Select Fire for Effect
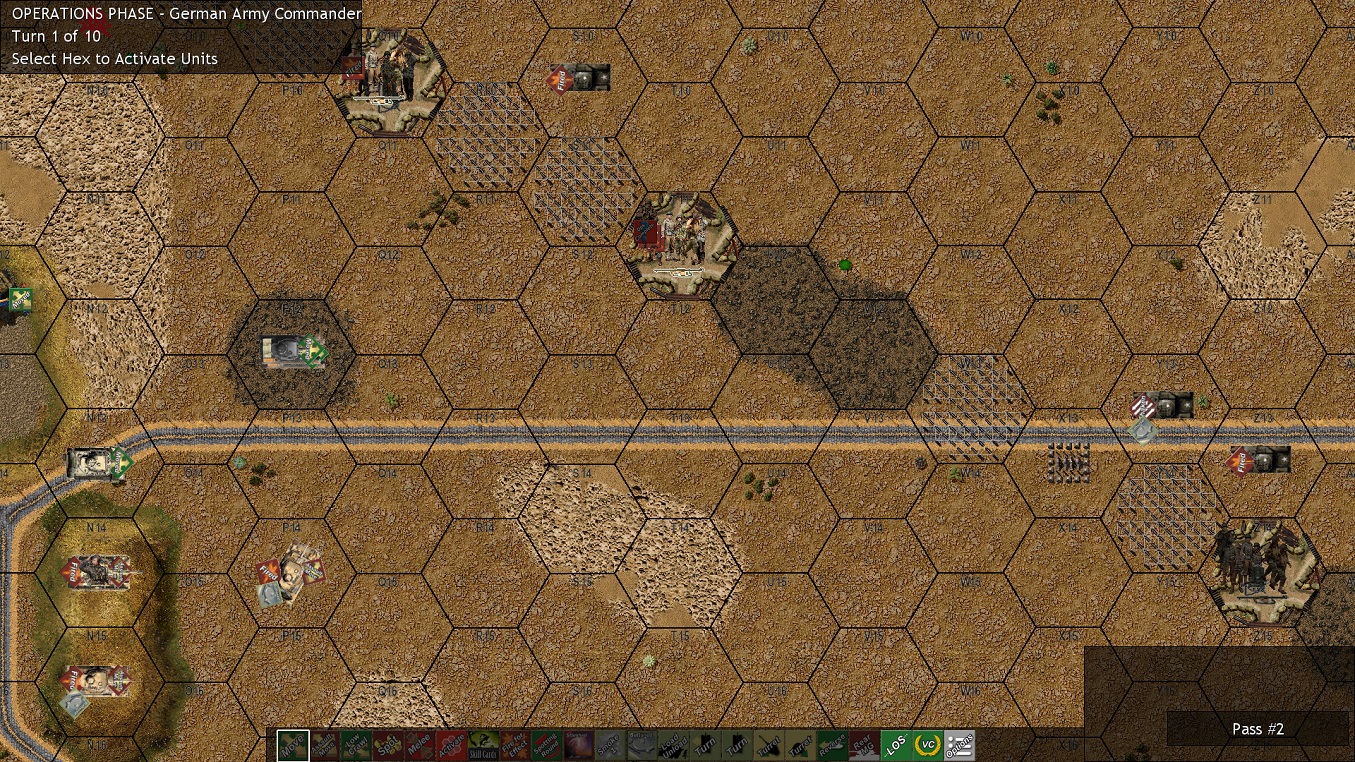The width and height of the screenshot is (1355, 762). pos(516,745)
